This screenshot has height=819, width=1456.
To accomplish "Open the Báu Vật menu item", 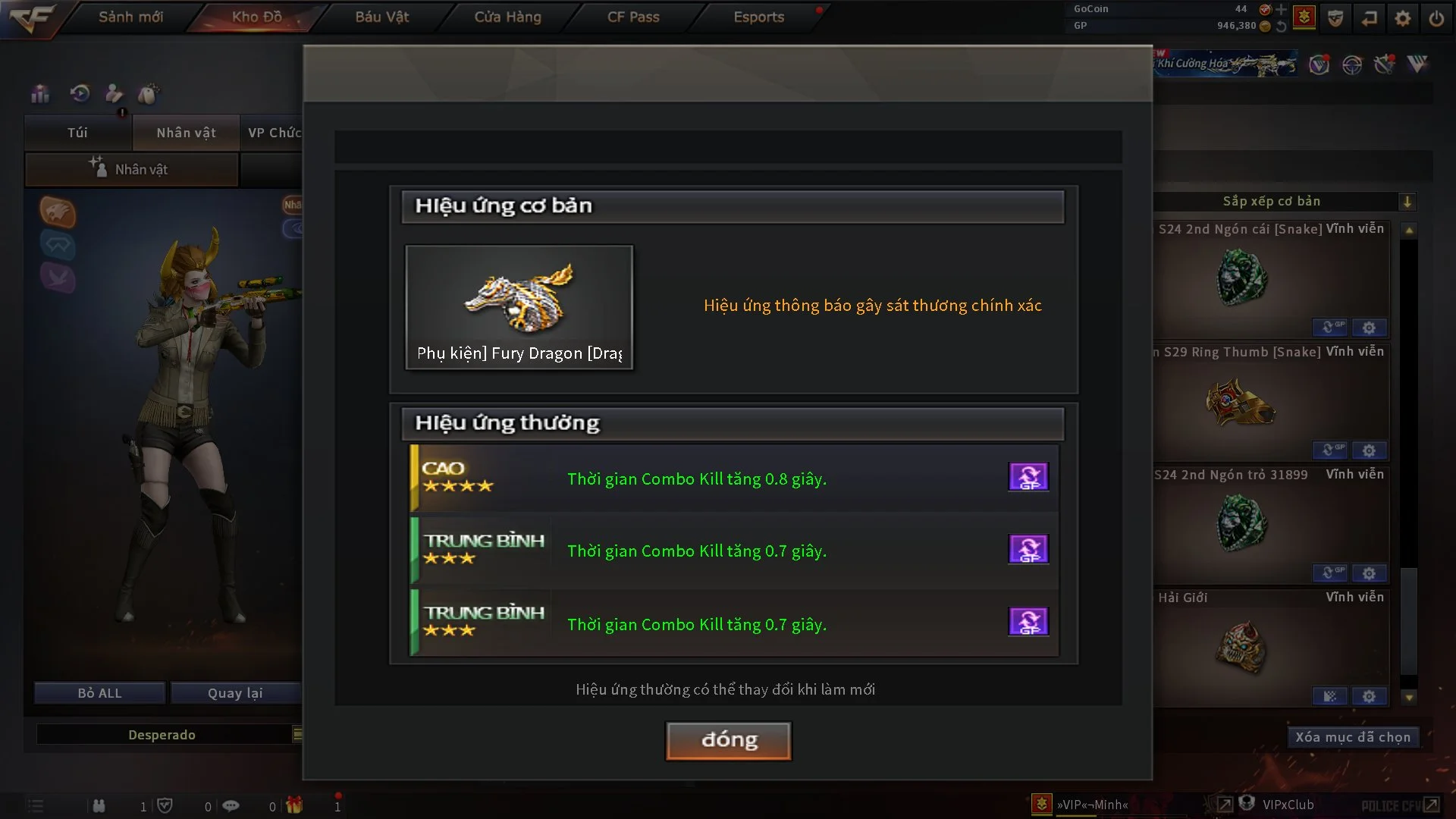I will coord(381,17).
